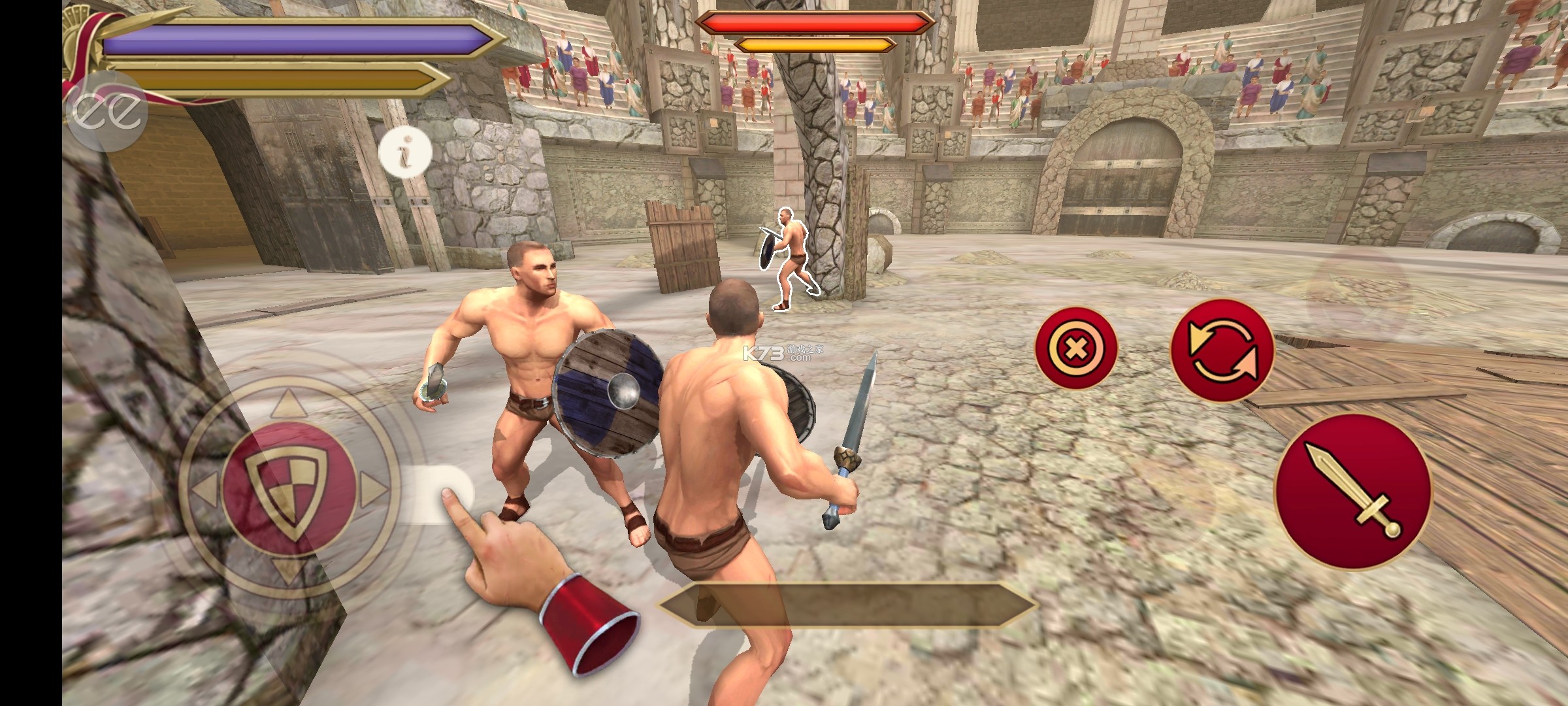This screenshot has height=706, width=1568.
Task: Tap the red X cancel button
Action: pos(1076,348)
